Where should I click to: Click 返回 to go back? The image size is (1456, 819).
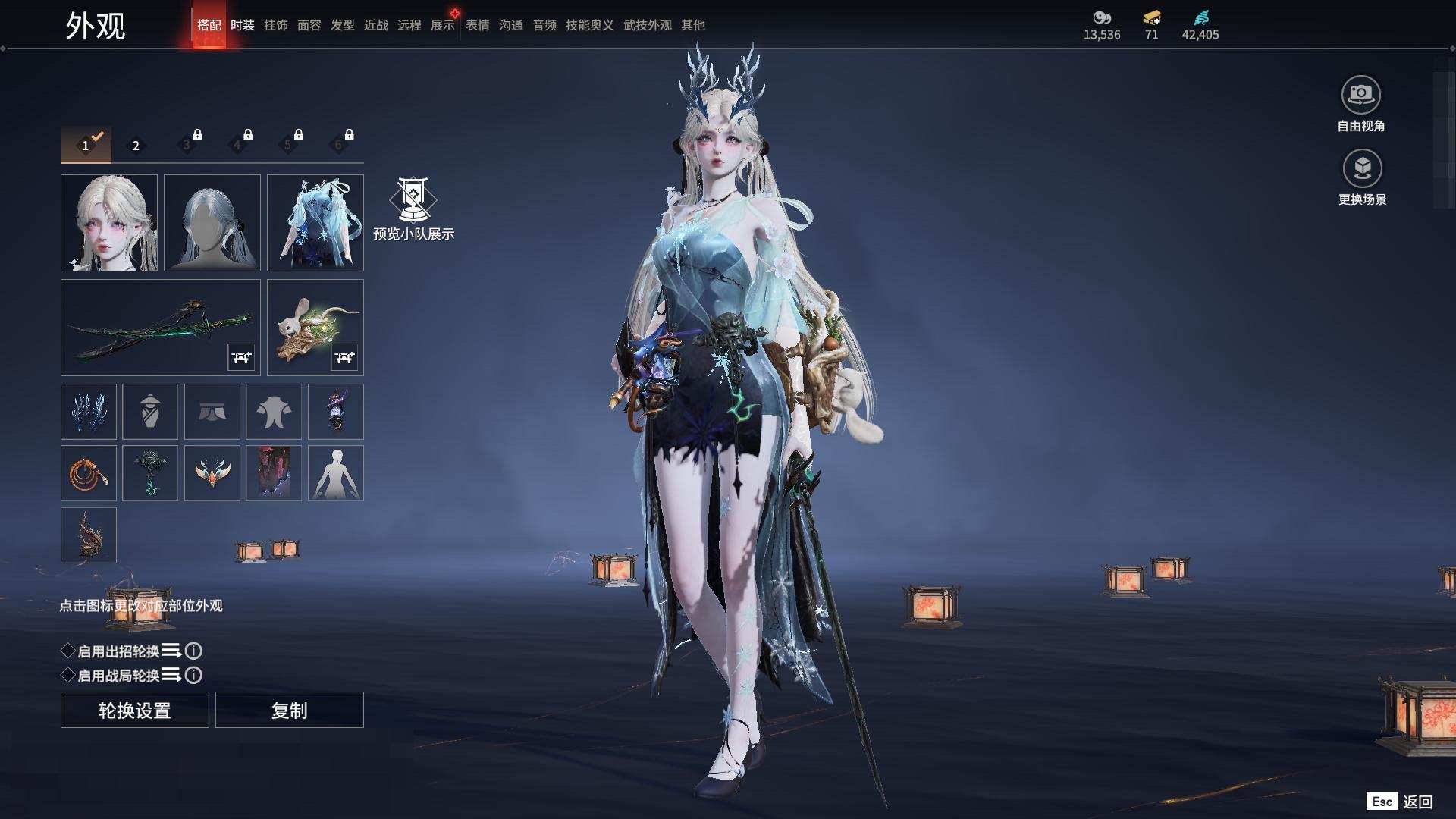1417,802
